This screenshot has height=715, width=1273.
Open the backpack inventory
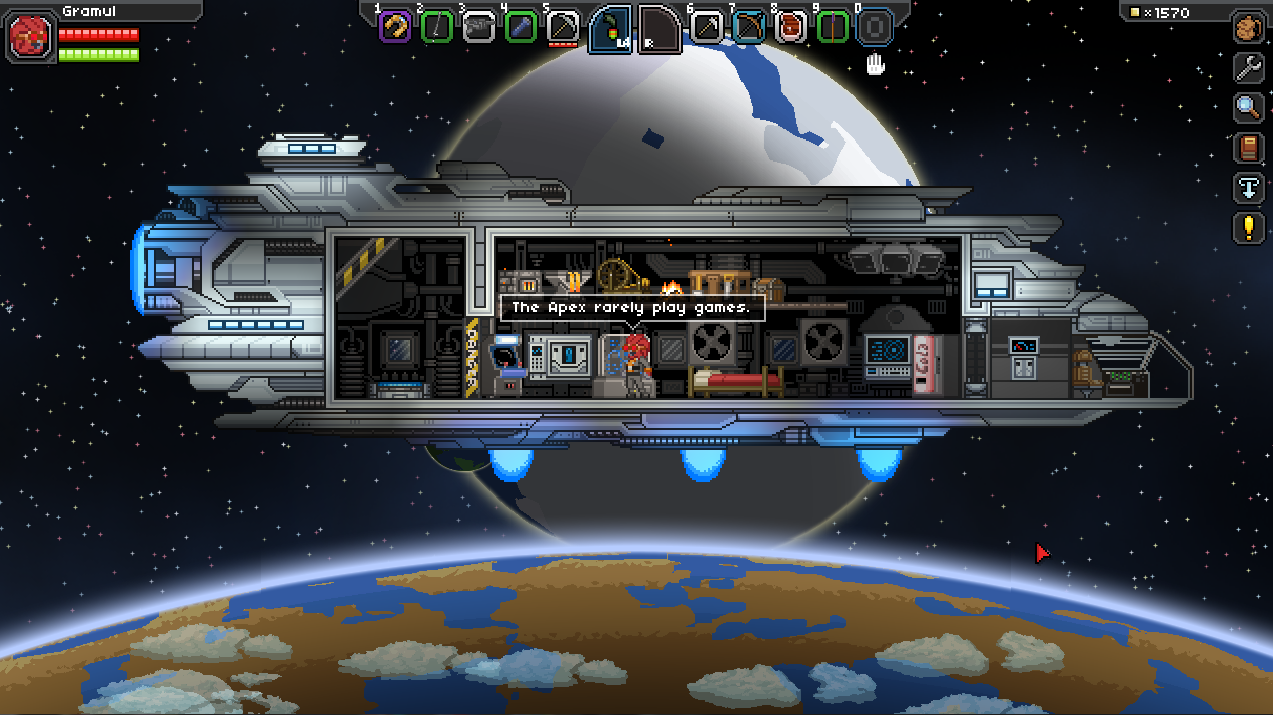click(x=1248, y=27)
